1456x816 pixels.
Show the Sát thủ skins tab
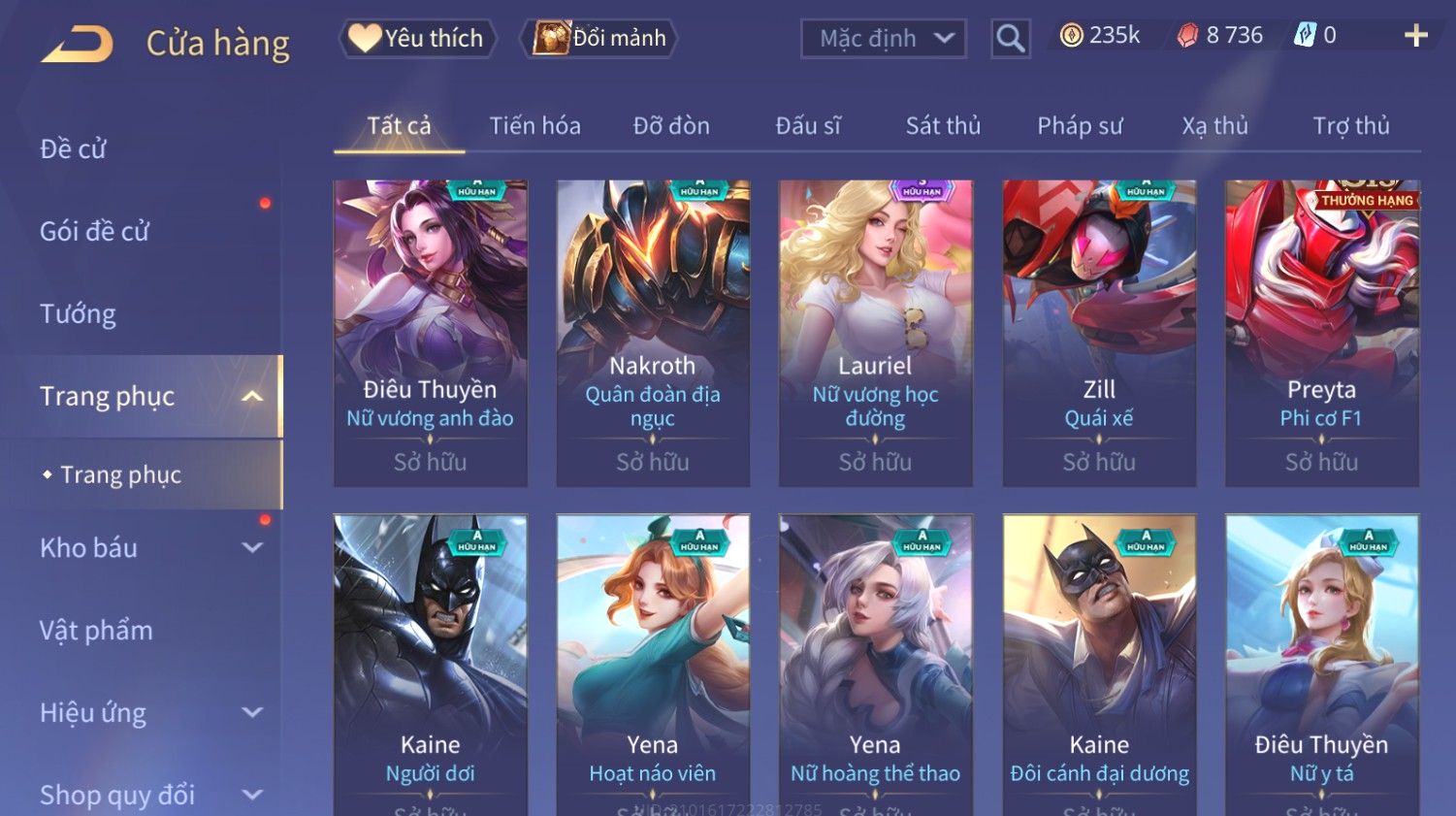[x=943, y=126]
